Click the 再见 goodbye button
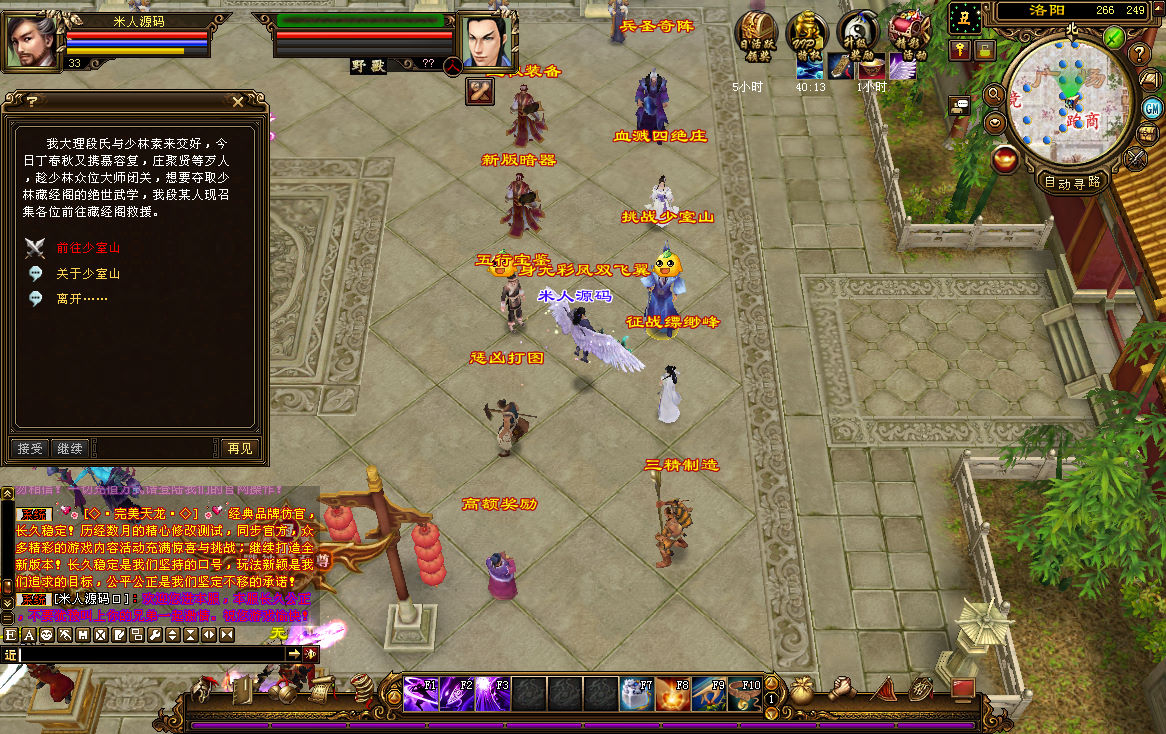1166x734 pixels. [x=240, y=449]
